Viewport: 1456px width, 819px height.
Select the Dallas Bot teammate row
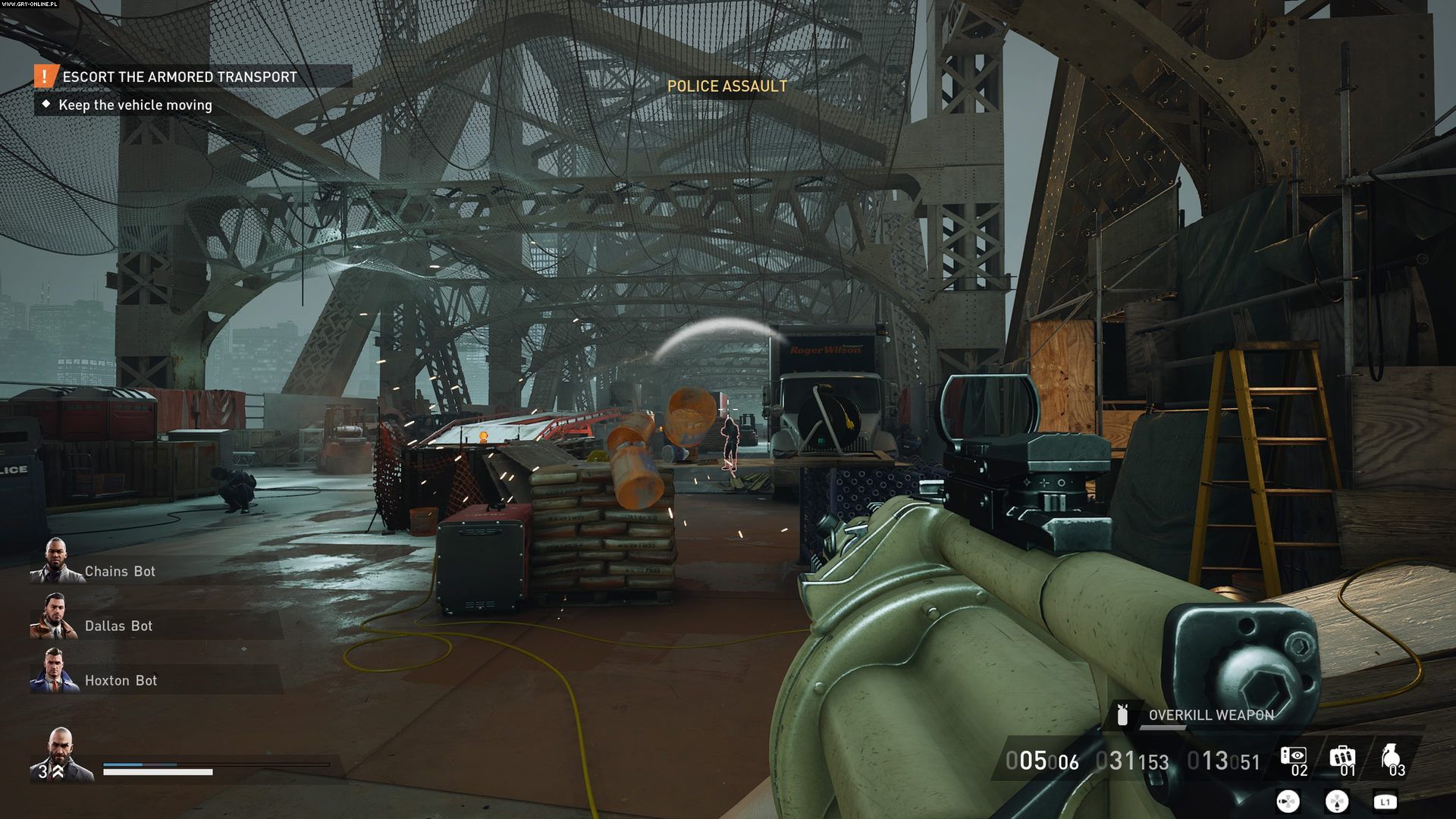click(118, 626)
